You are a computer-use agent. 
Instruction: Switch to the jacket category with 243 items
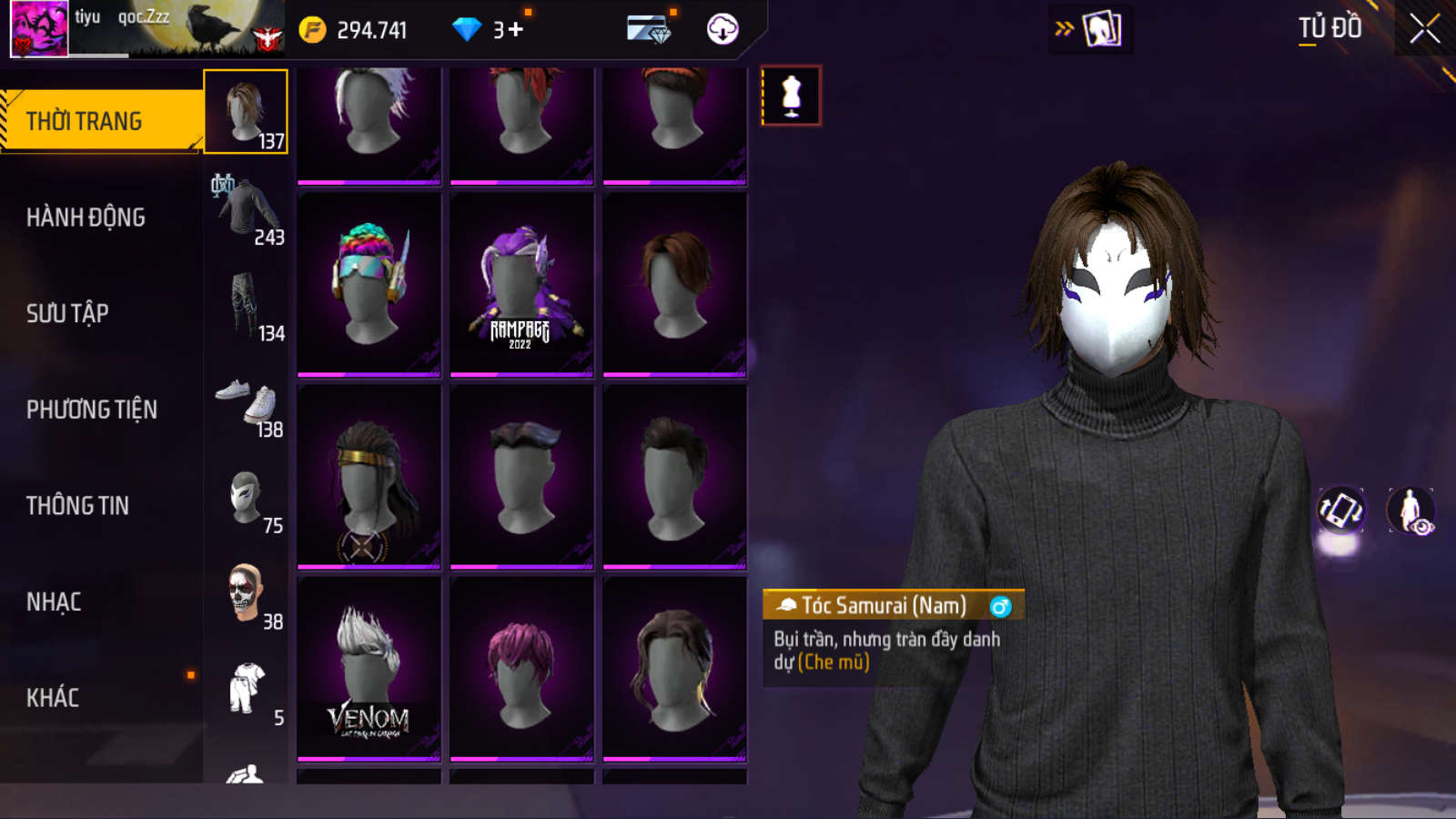tap(247, 210)
